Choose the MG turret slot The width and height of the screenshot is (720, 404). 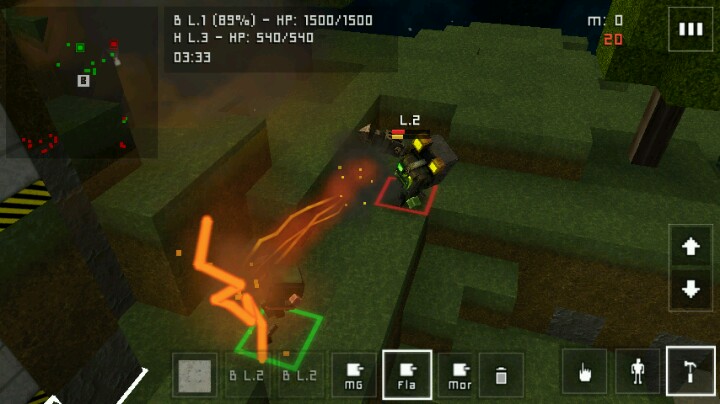coord(354,375)
